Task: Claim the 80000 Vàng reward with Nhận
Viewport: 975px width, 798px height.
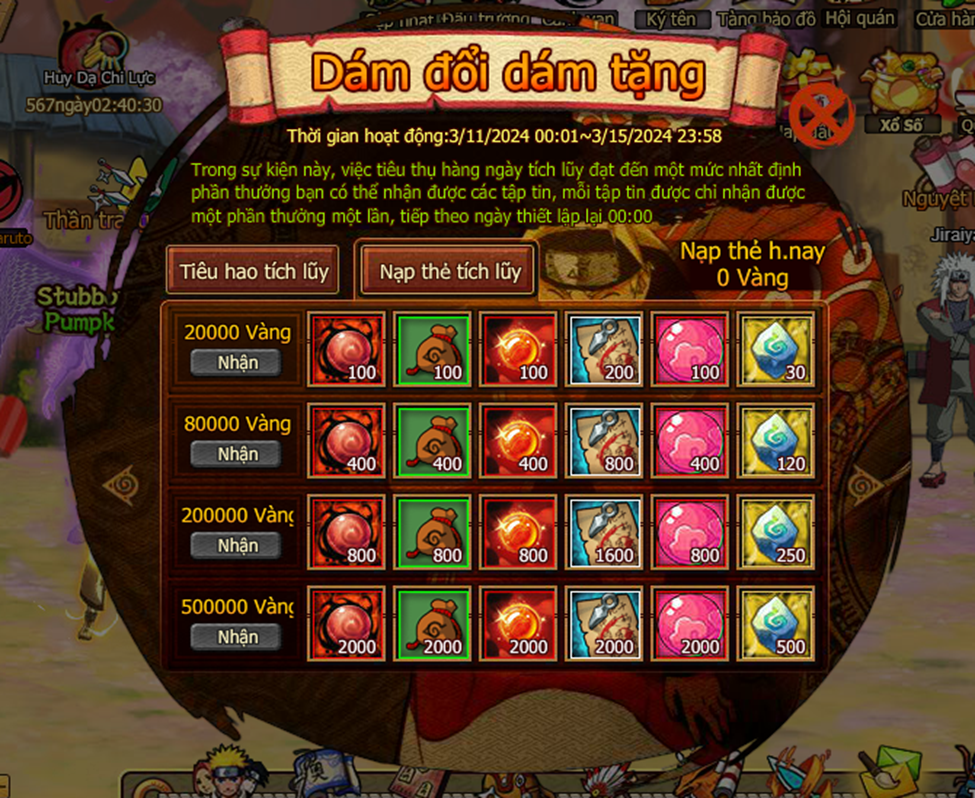Action: point(238,454)
